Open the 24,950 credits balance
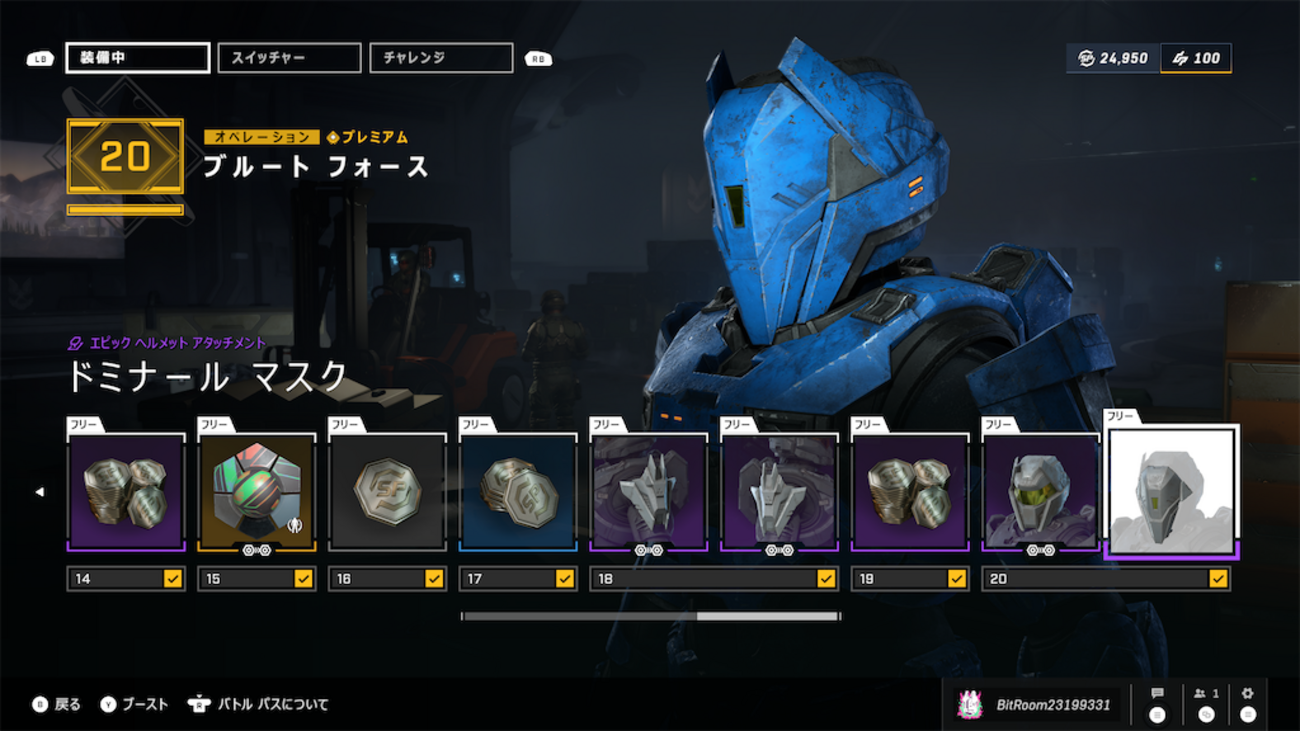 [x=1114, y=58]
